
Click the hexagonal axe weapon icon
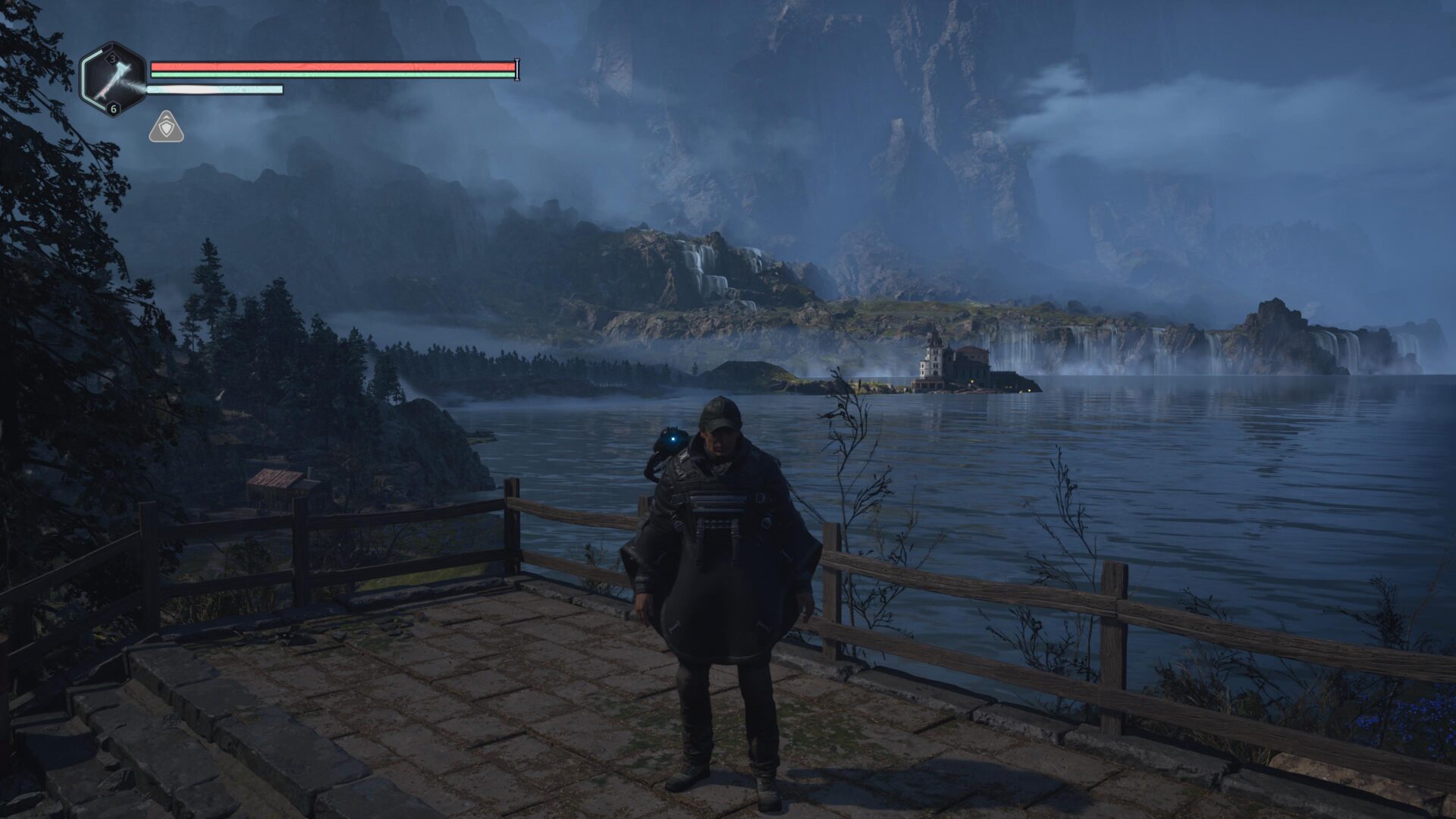[114, 79]
